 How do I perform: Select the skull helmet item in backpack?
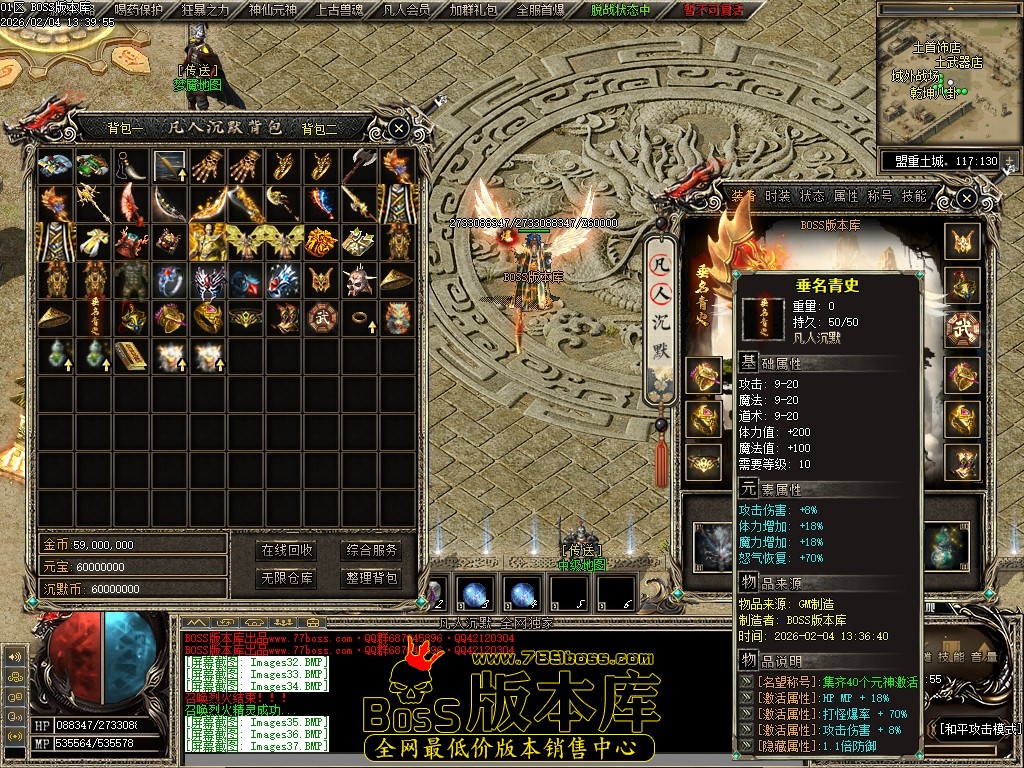pos(360,281)
